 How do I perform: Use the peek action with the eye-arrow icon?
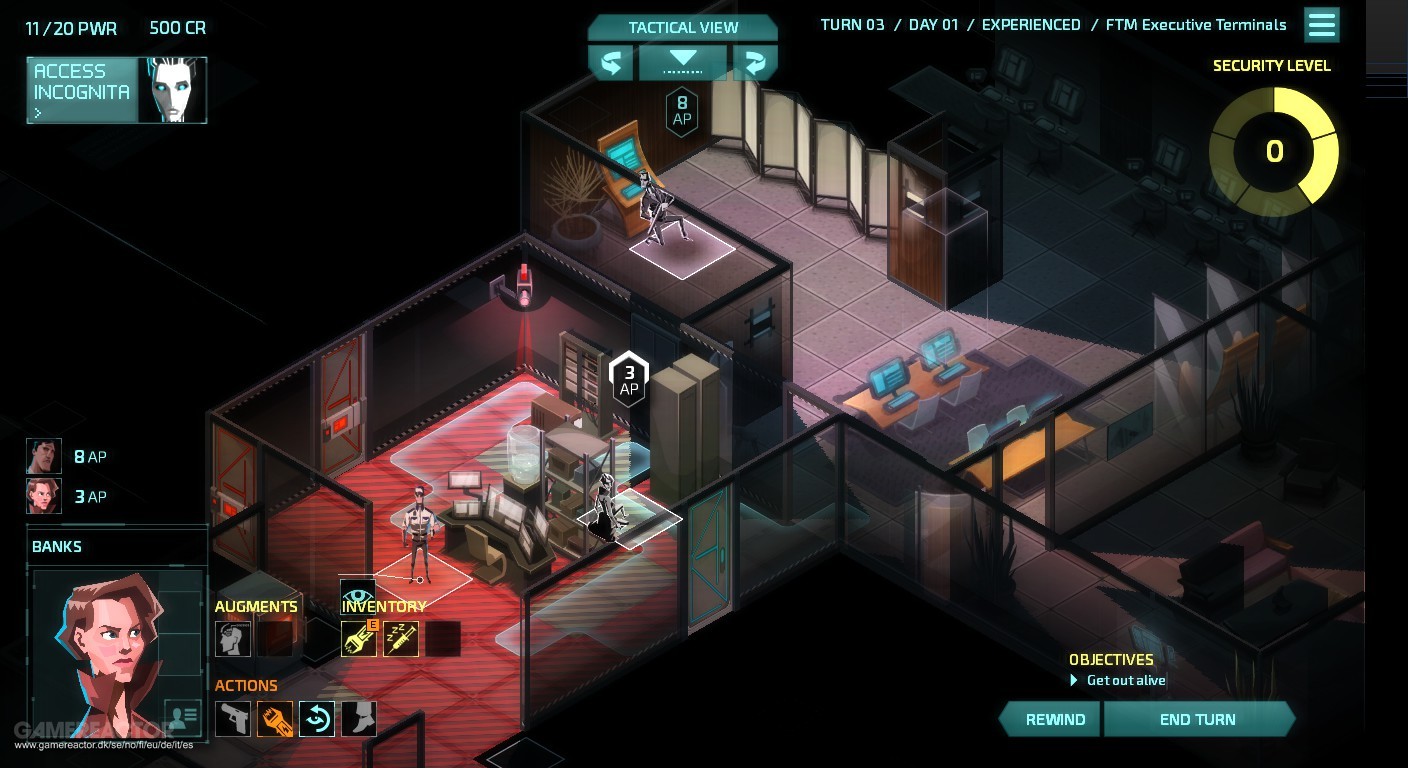pos(317,718)
